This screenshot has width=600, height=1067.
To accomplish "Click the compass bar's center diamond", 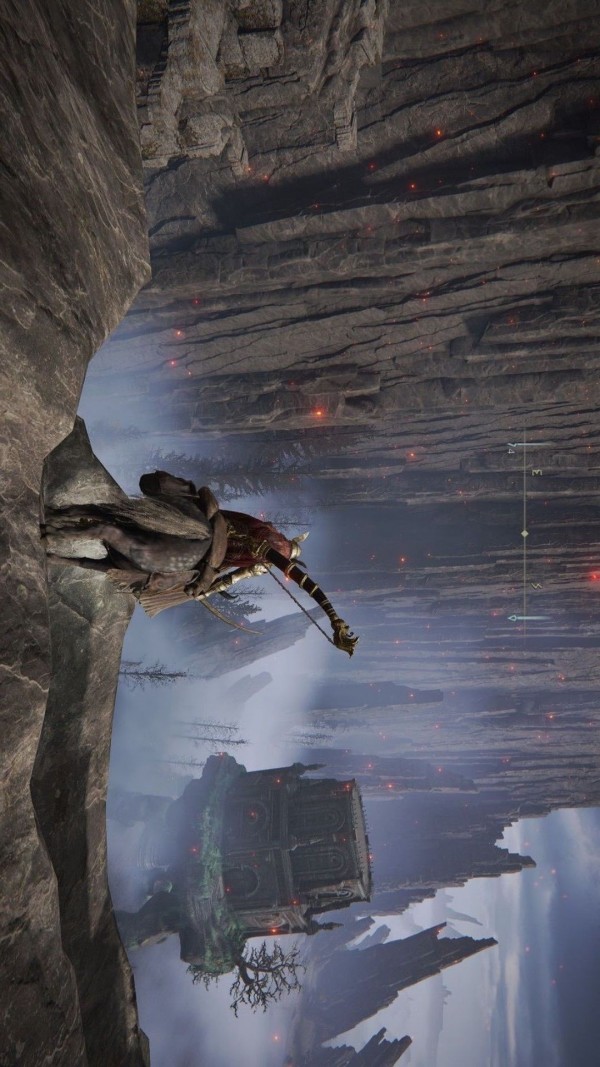I will (x=525, y=534).
